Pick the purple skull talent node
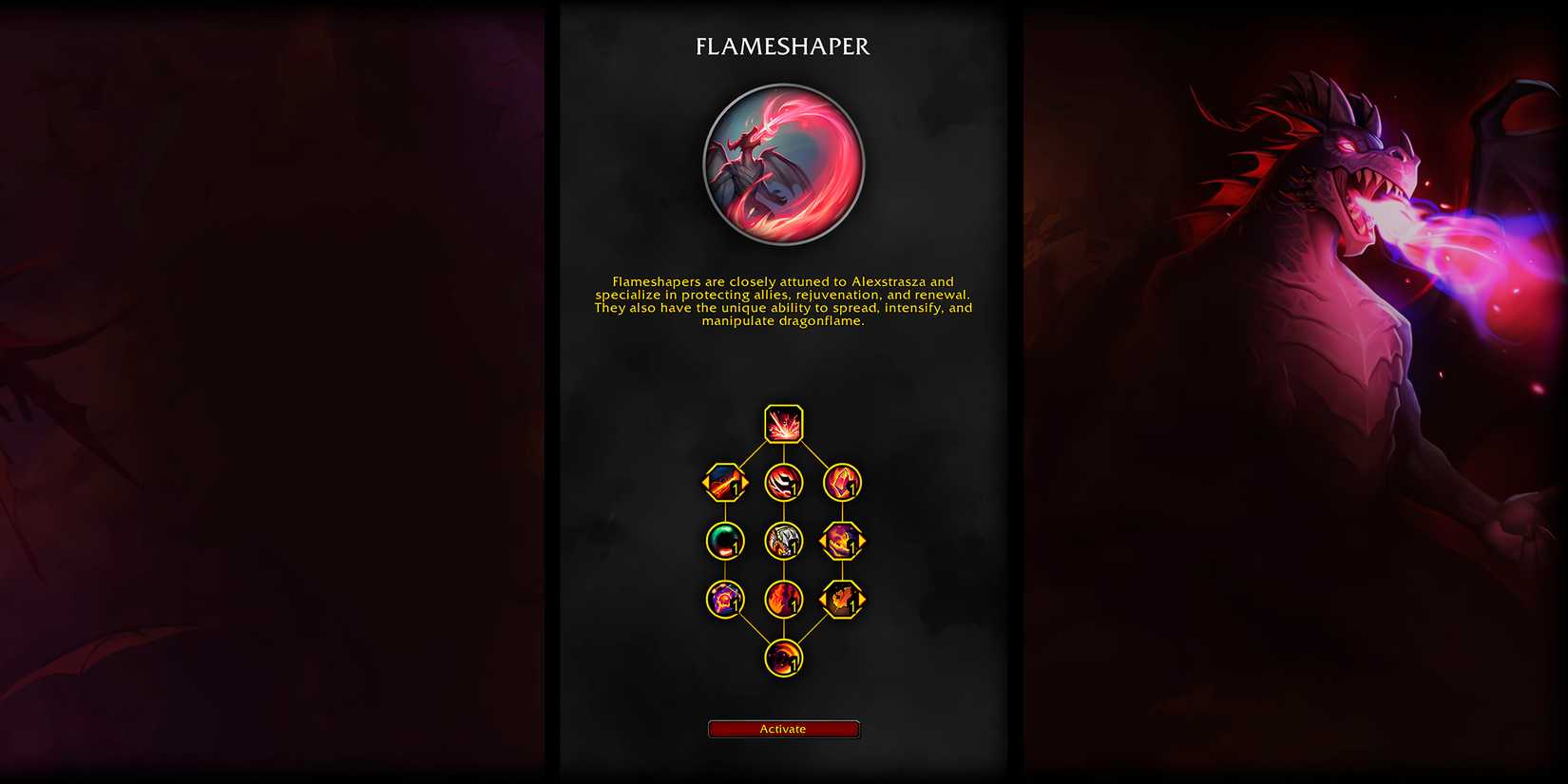The height and width of the screenshot is (784, 1568). click(724, 600)
